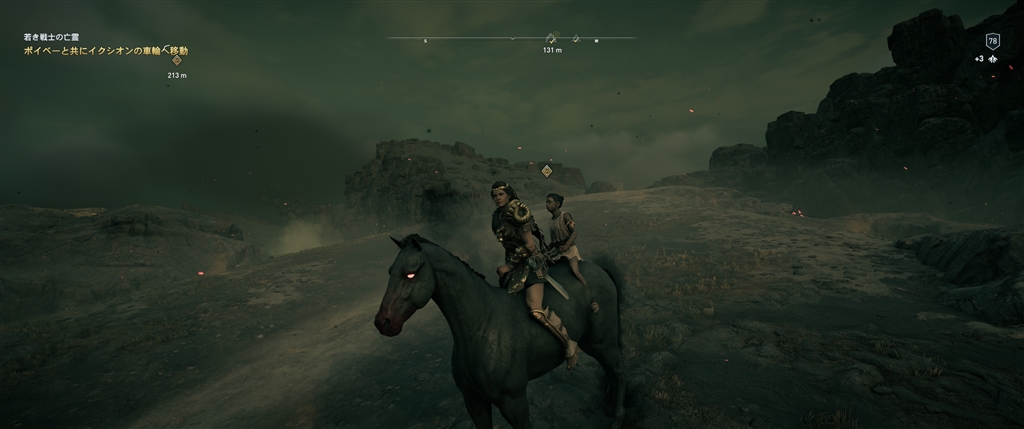The height and width of the screenshot is (429, 1024).
Task: Click the diamond objective waypoint above the riders
Action: point(547,171)
